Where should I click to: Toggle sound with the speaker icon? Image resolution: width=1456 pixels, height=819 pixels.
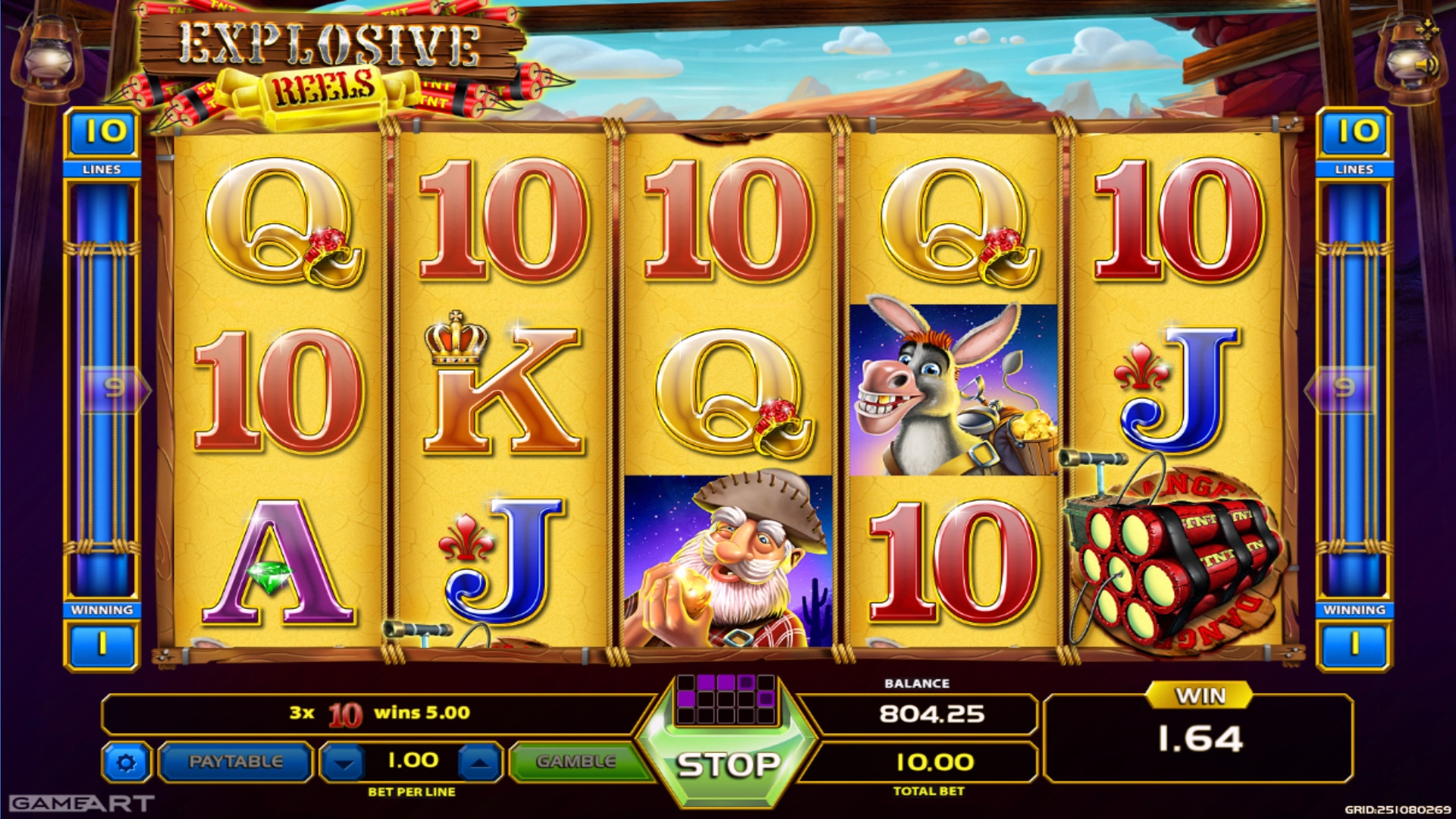point(1427,67)
